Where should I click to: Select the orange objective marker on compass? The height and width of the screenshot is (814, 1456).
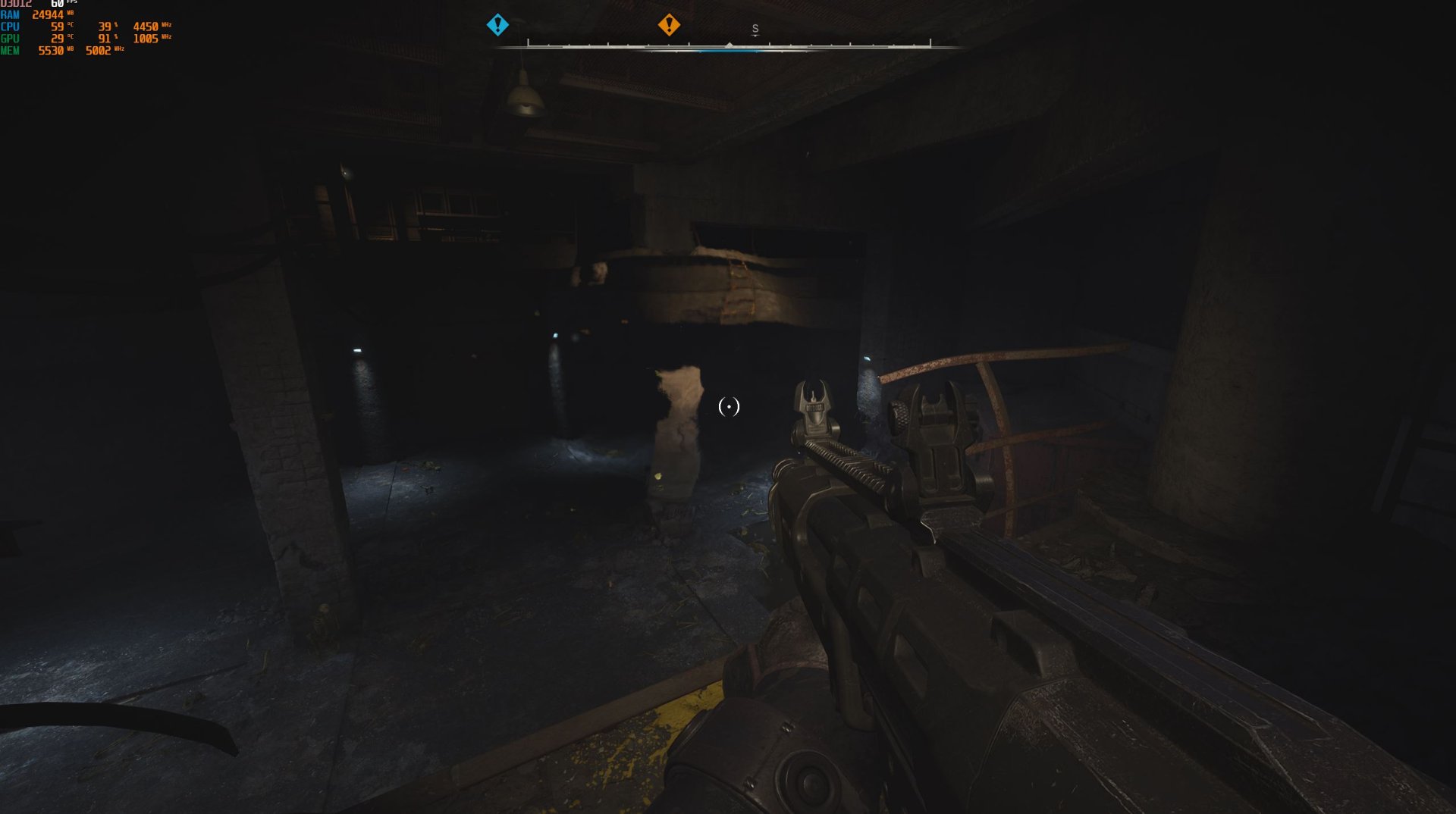tap(669, 25)
